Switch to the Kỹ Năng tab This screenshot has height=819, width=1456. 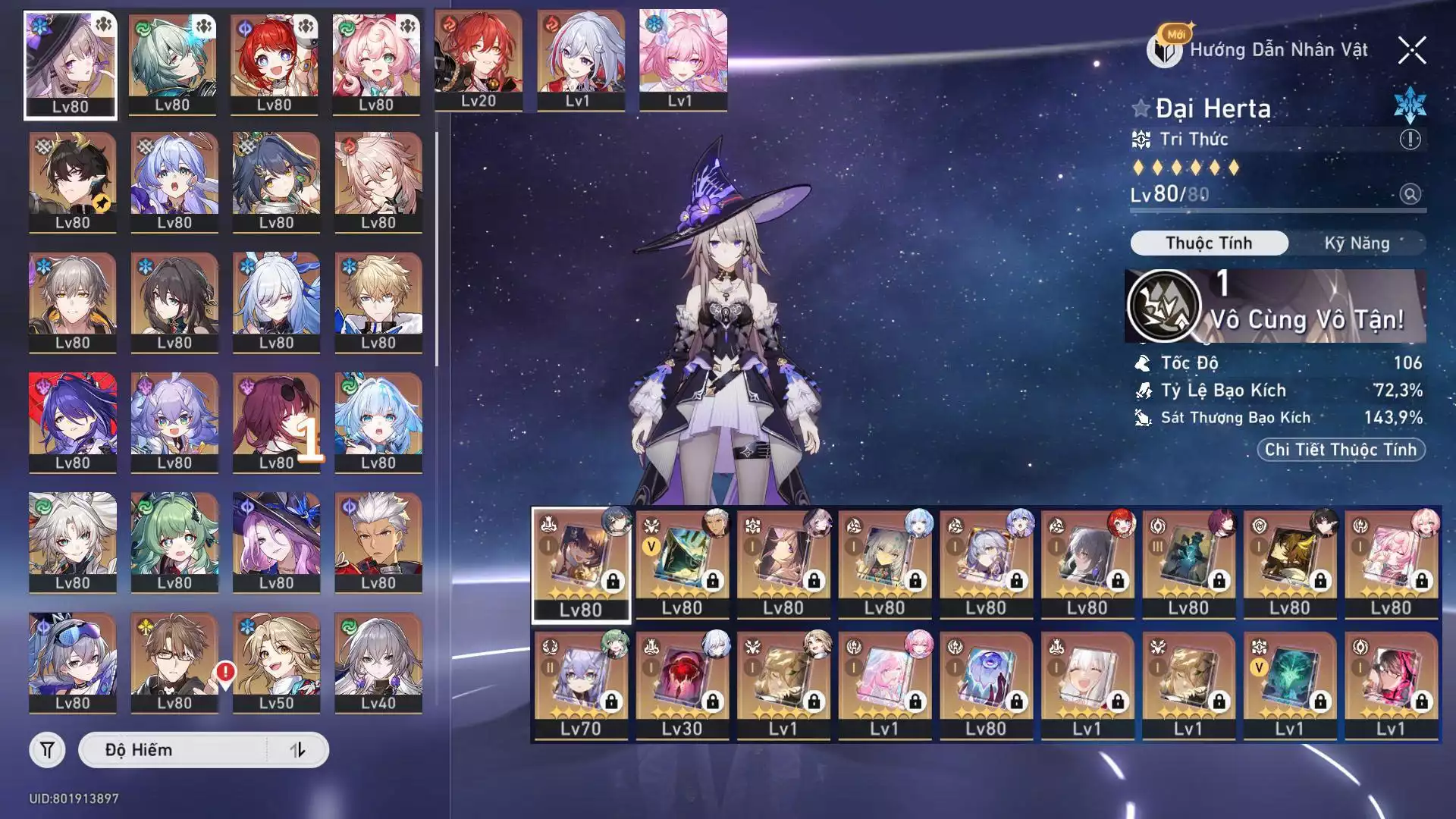(x=1357, y=243)
